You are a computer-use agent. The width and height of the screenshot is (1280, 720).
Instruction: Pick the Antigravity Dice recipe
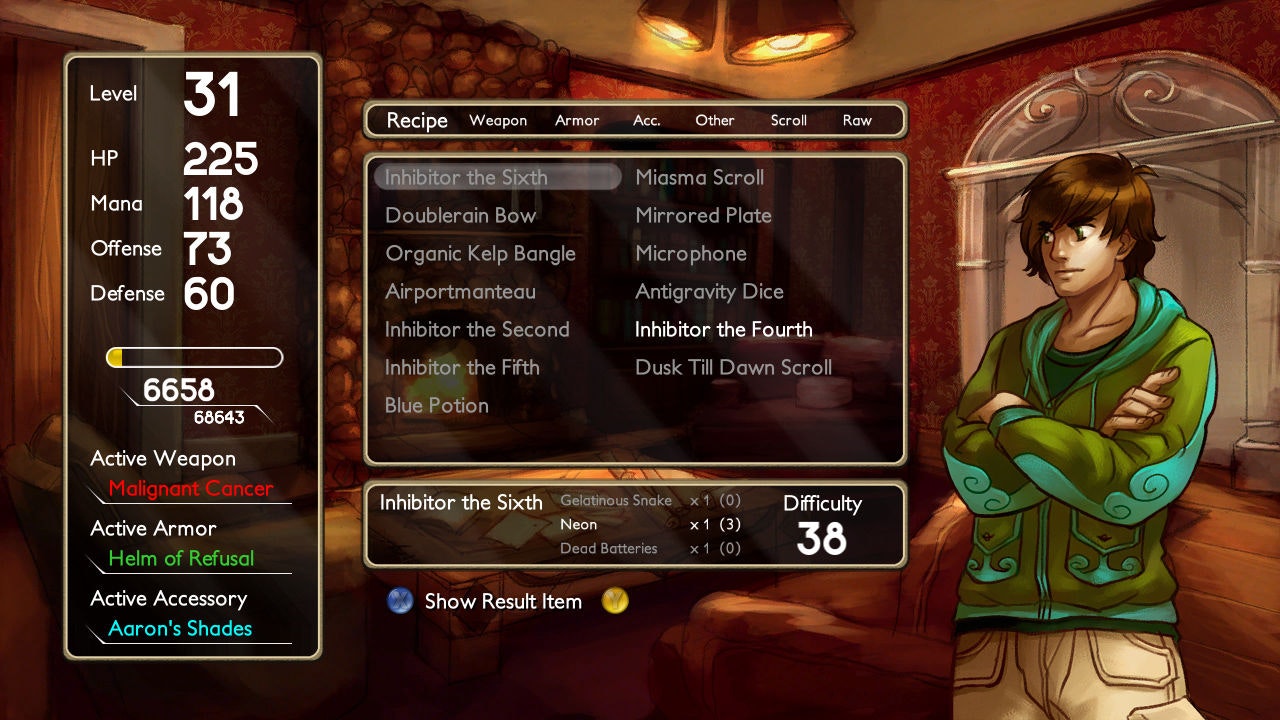(709, 292)
